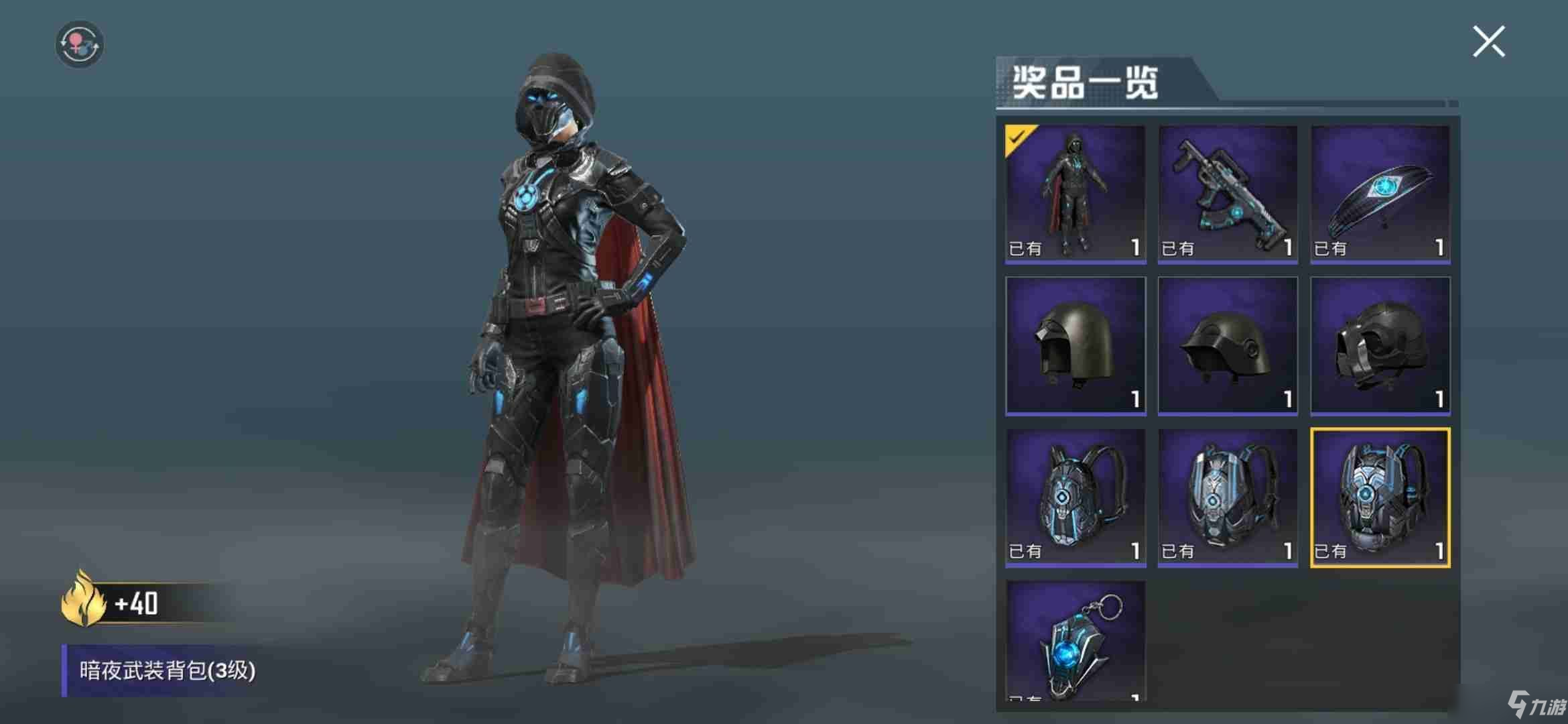Select the tall dome-shaped helmet
Image resolution: width=1568 pixels, height=724 pixels.
coord(1075,346)
